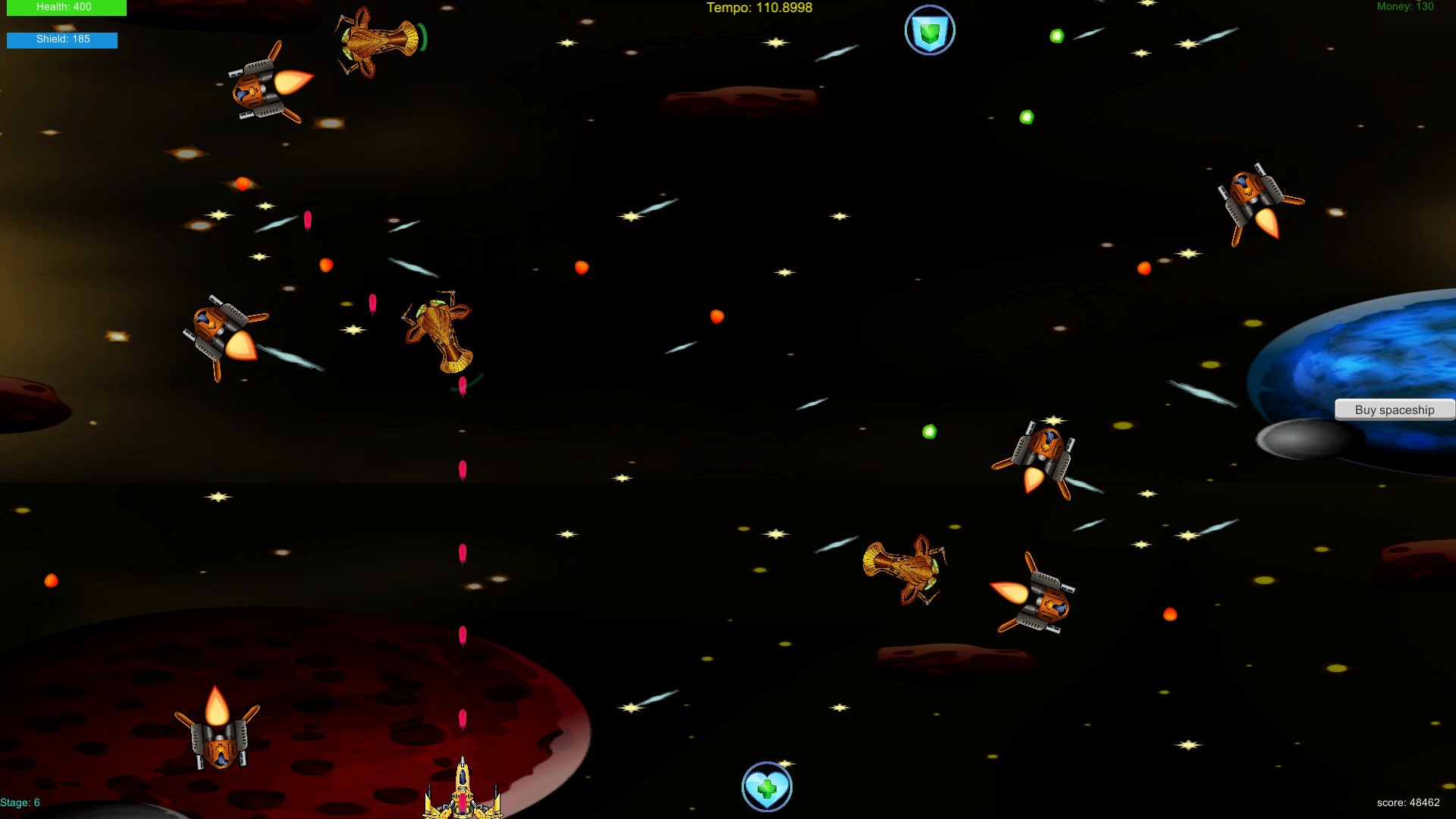This screenshot has height=819, width=1456.
Task: Pick up the orange orb on the left edge
Action: 52,579
